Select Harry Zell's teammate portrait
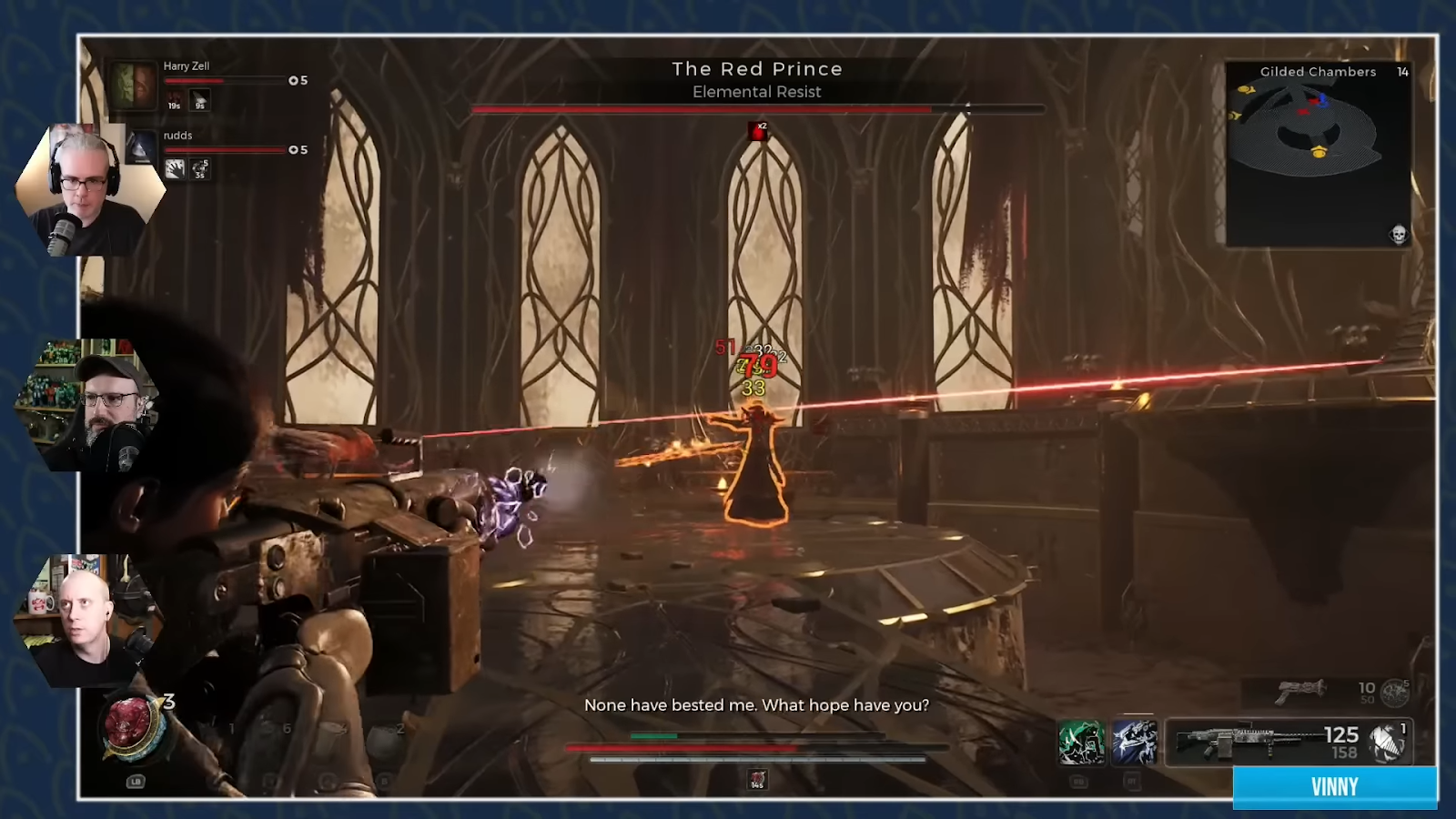1456x819 pixels. pos(133,85)
